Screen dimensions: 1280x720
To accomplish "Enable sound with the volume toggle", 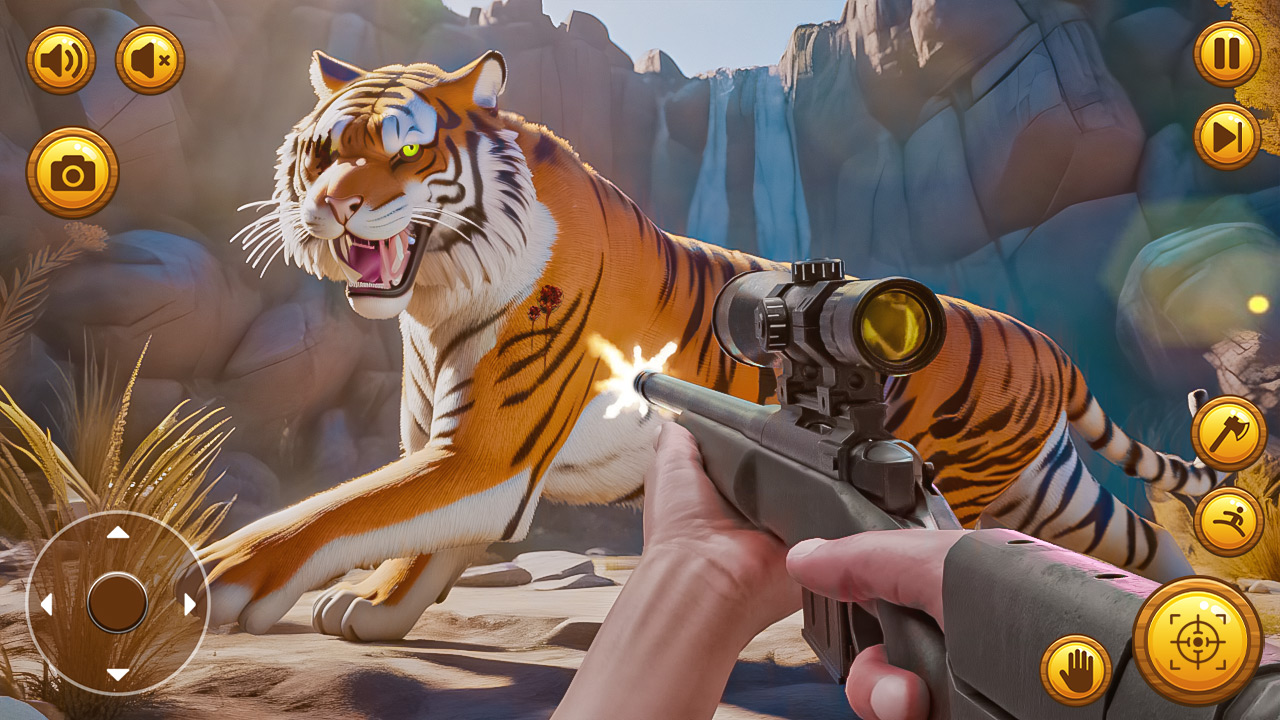I will [x=62, y=58].
